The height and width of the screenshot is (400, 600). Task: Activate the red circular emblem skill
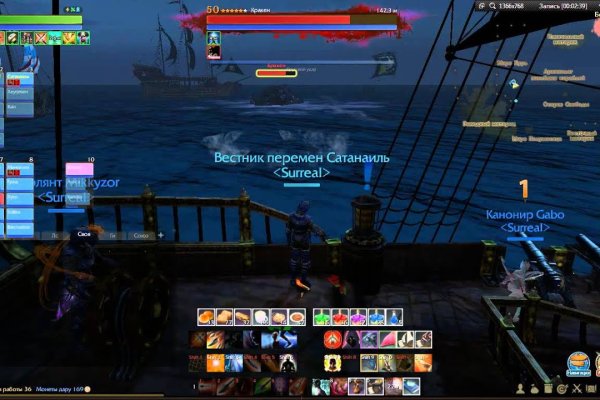coord(331,340)
